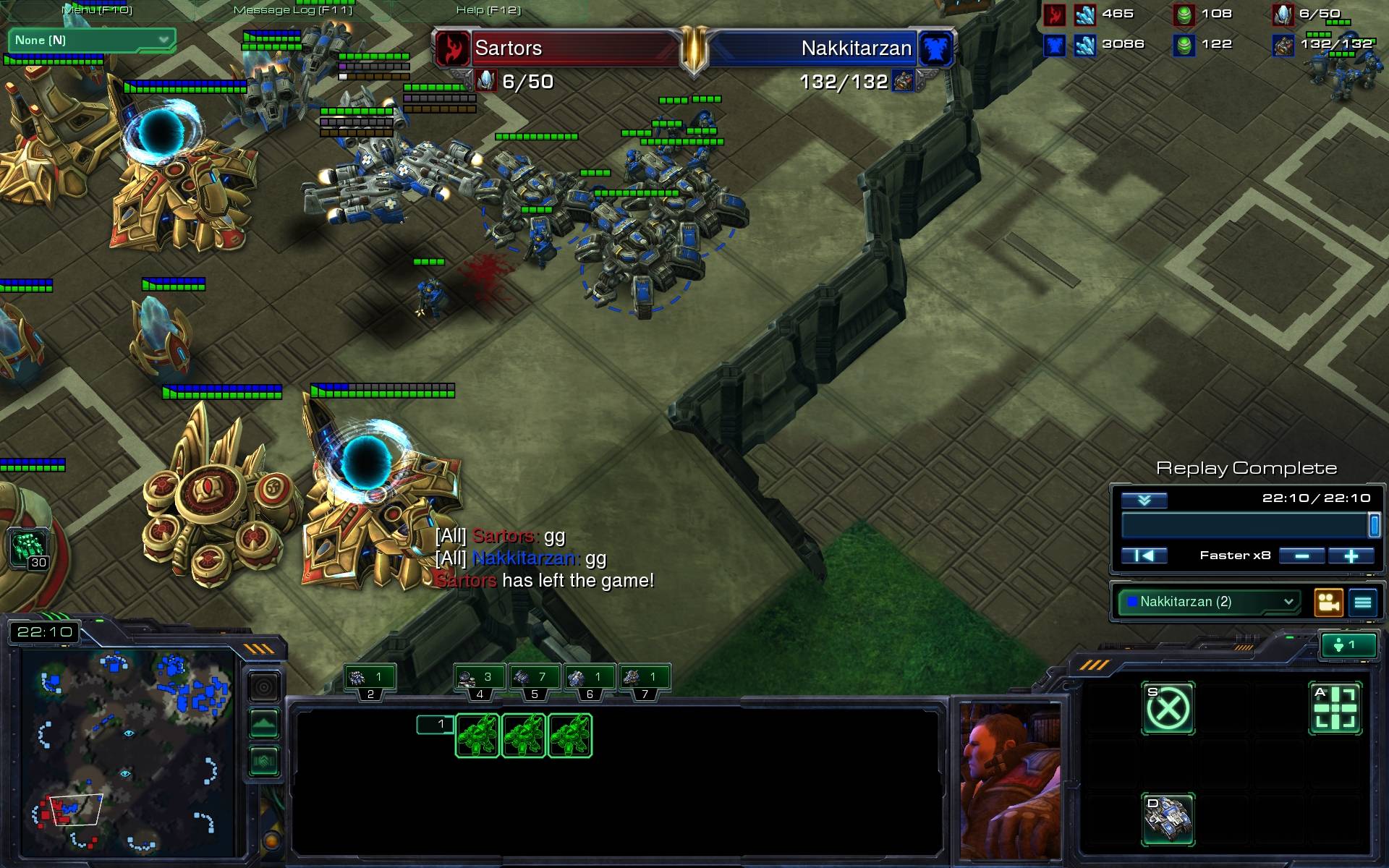Toggle the player camera view button

(x=1329, y=603)
